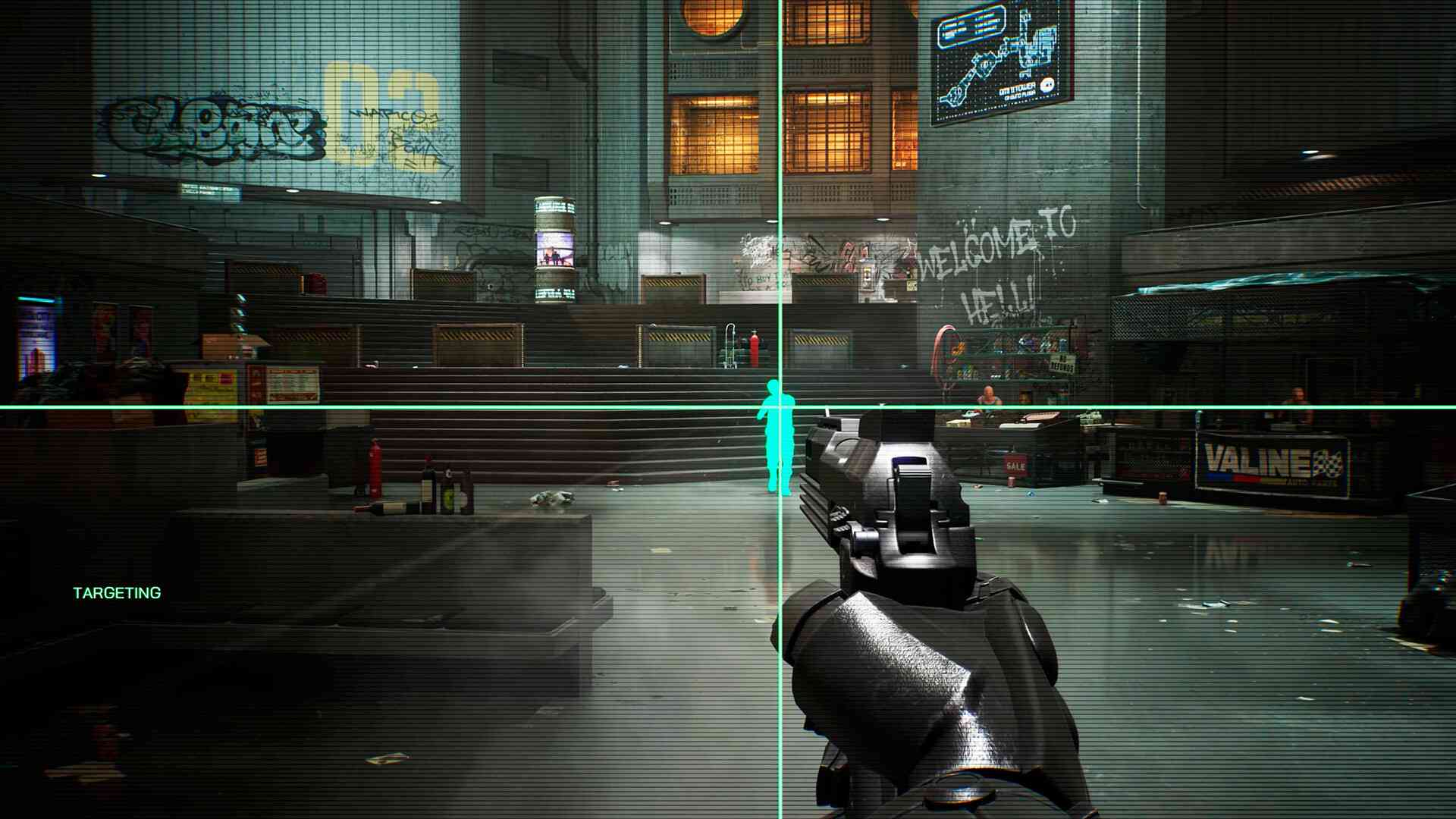Click the crosshair intersection point
The width and height of the screenshot is (1456, 819).
coord(779,408)
